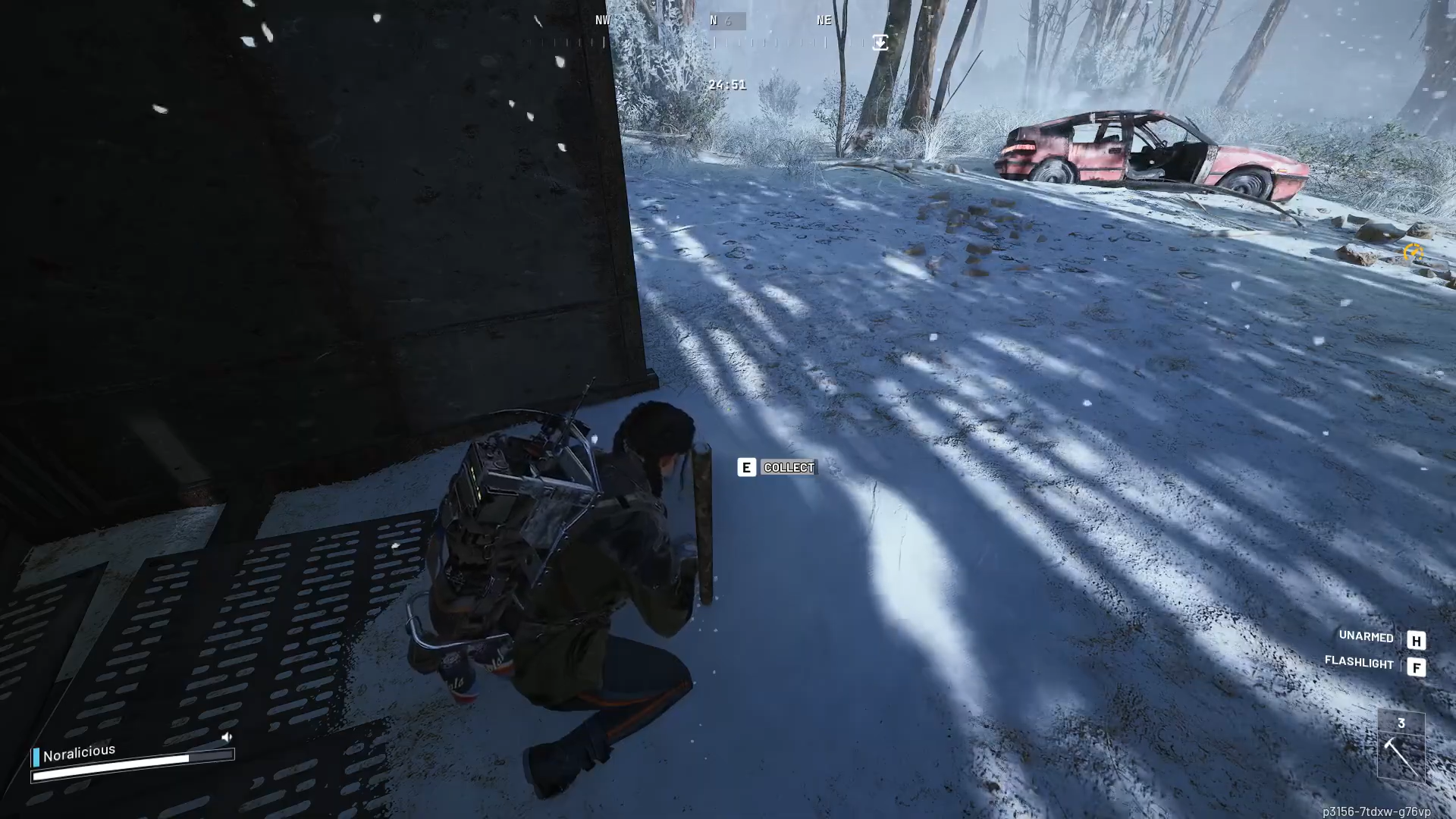Select the ice axe equipment slot

(1401, 755)
